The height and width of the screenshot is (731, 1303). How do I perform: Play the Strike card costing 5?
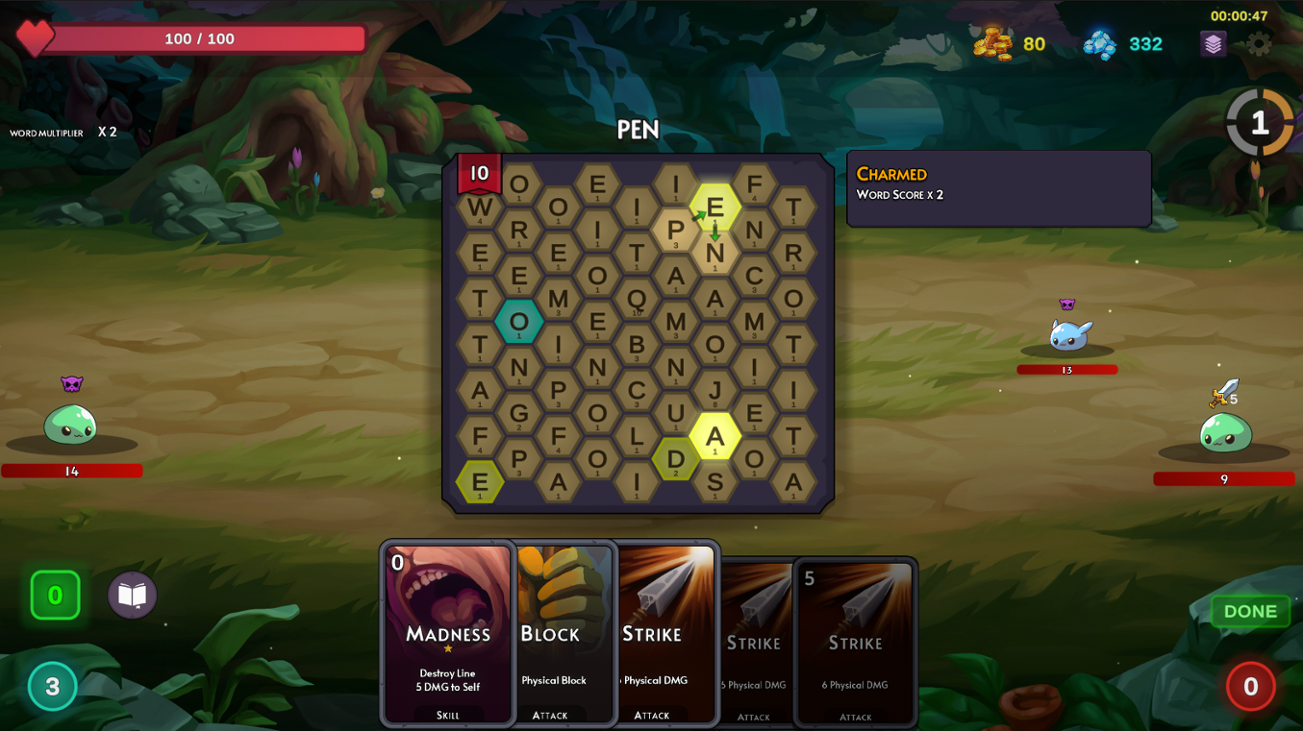pos(855,642)
